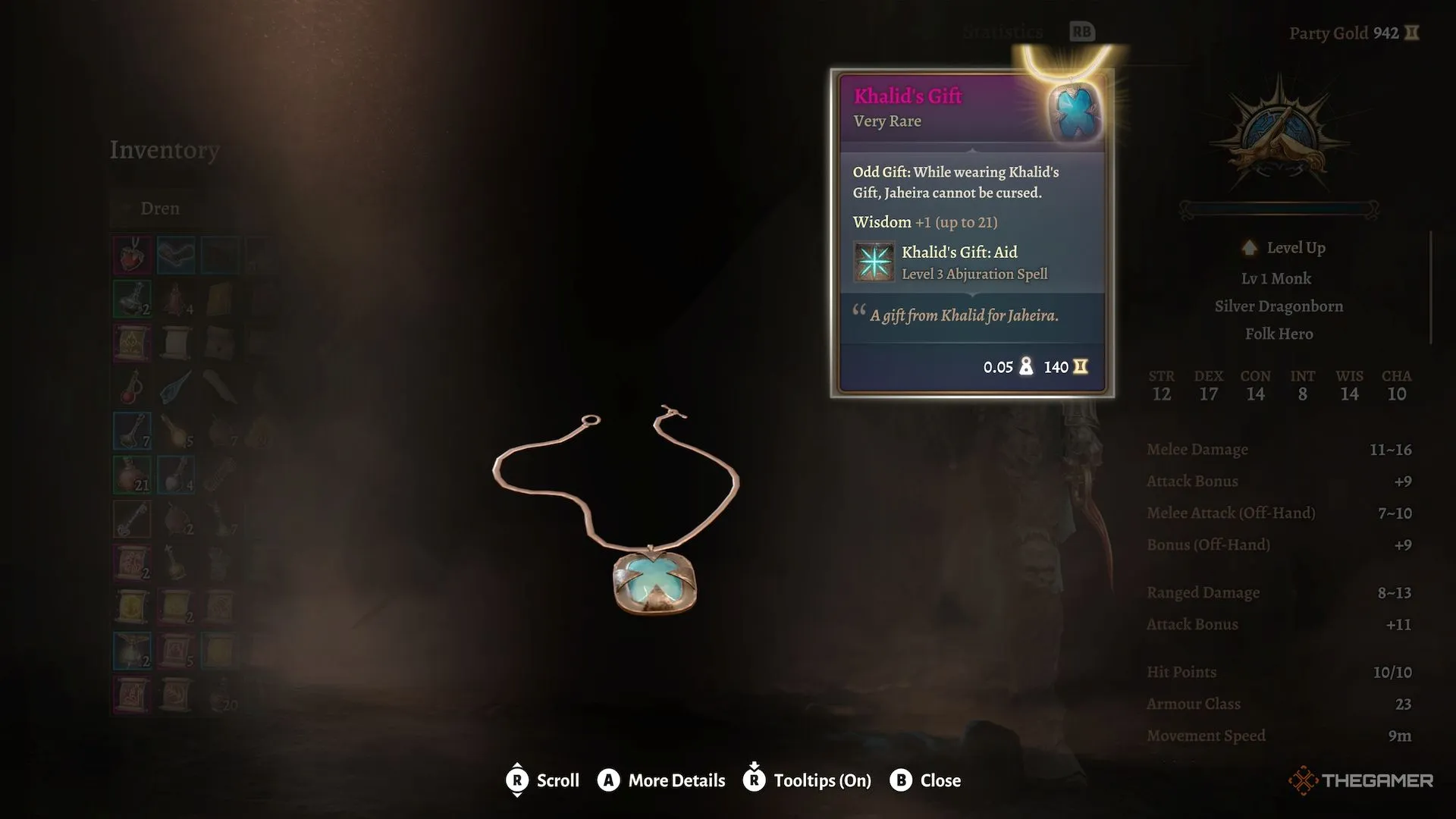Select the blue-bordered gloves inventory slot
1456x819 pixels.
(176, 255)
